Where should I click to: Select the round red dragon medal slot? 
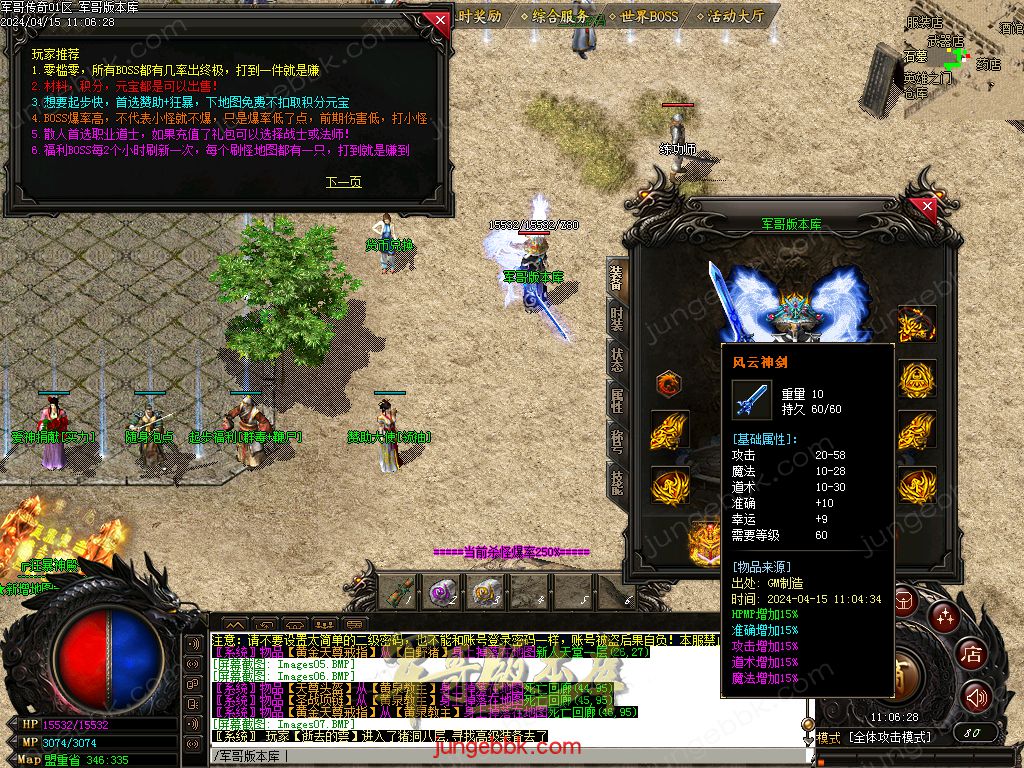click(667, 383)
